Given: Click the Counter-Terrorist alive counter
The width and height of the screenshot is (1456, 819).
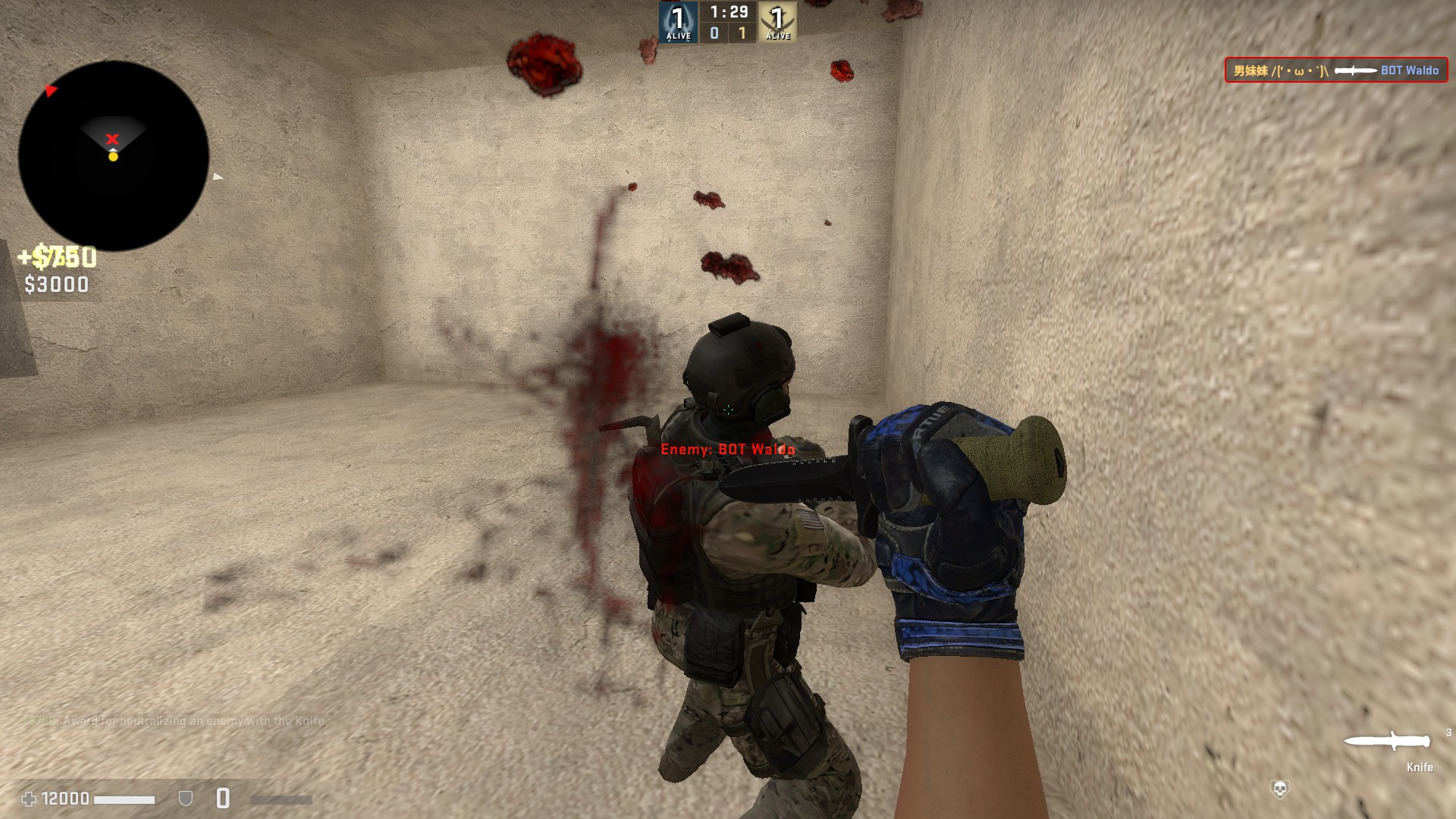Looking at the screenshot, I should click(678, 22).
